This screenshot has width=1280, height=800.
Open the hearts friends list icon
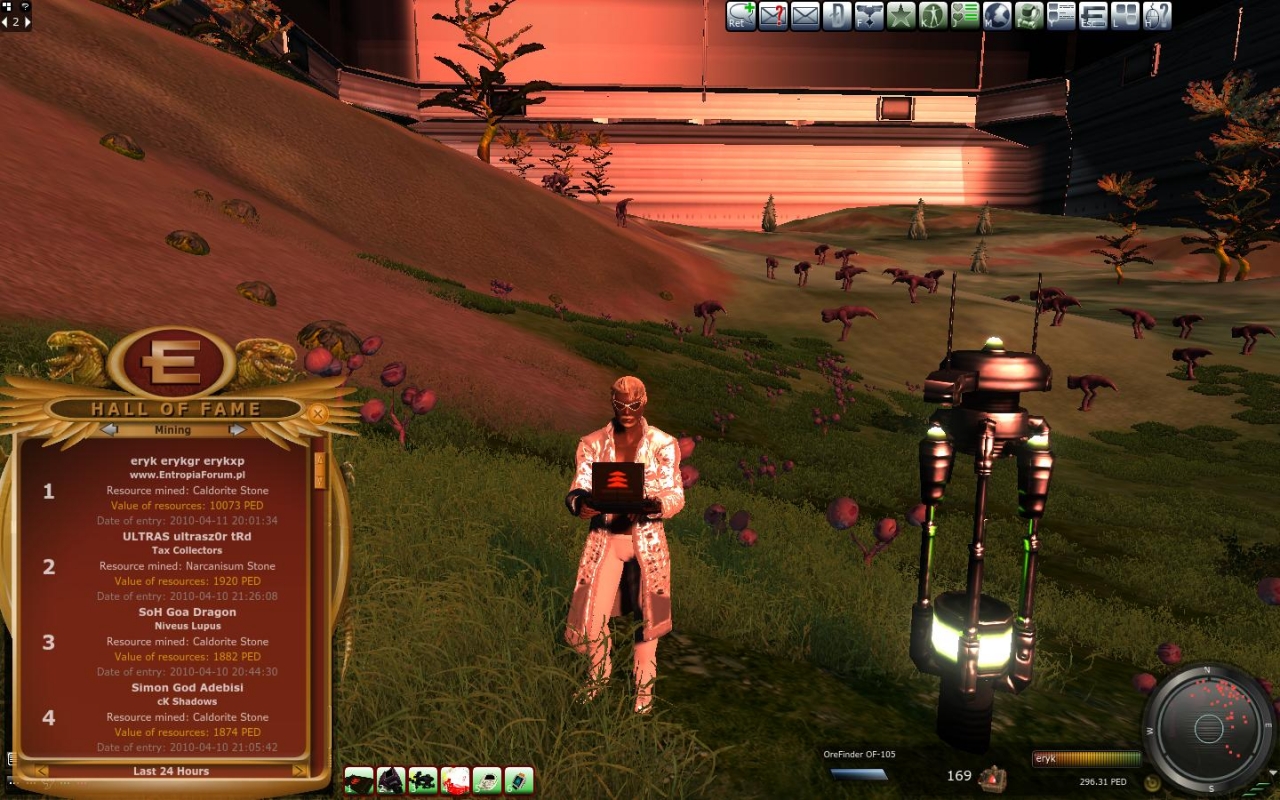[x=965, y=16]
